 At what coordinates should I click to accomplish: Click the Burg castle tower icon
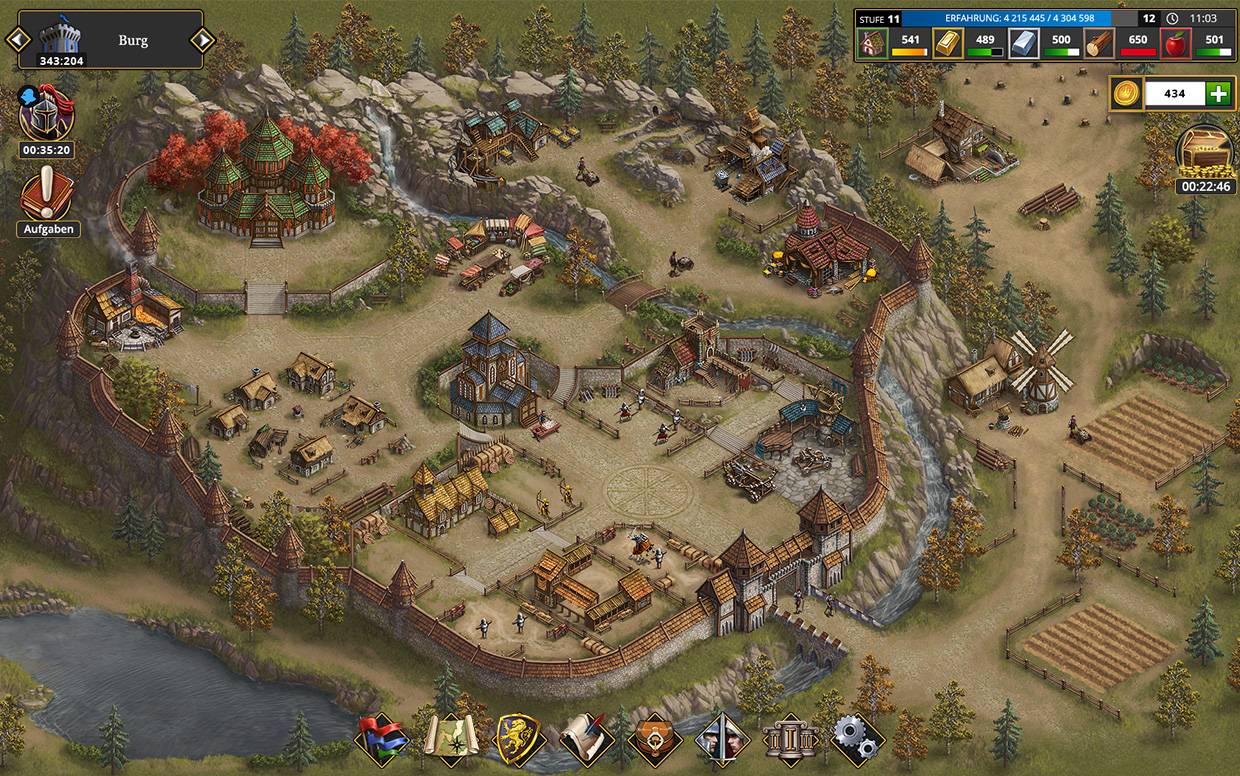tap(62, 35)
